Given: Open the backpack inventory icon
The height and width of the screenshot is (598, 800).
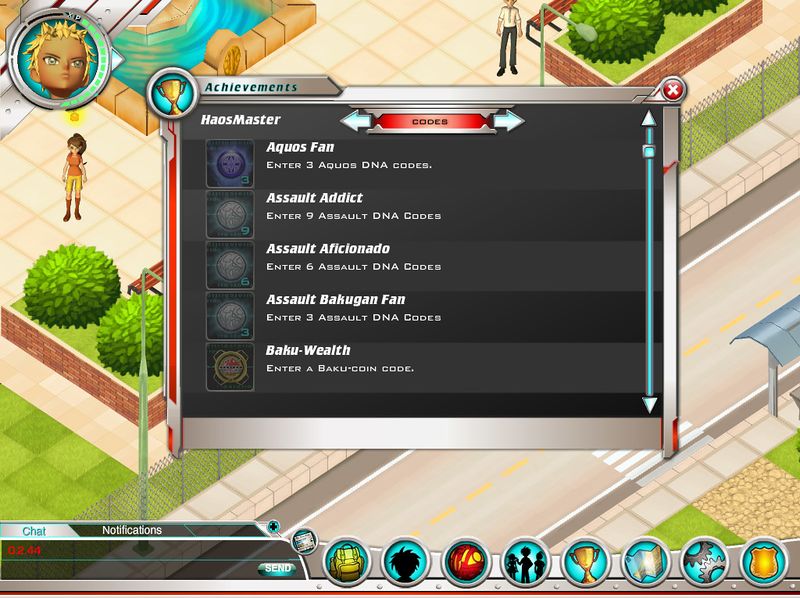Looking at the screenshot, I should [349, 565].
